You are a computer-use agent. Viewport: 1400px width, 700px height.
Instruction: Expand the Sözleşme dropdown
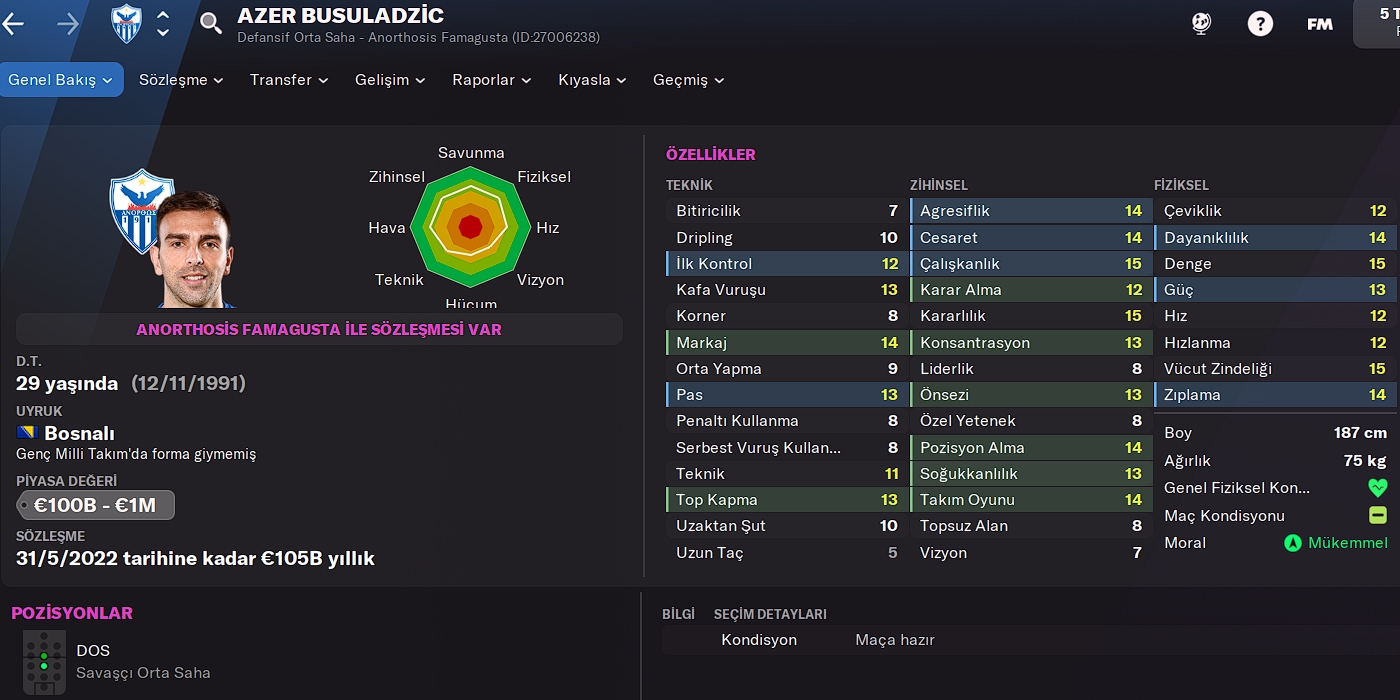[181, 80]
